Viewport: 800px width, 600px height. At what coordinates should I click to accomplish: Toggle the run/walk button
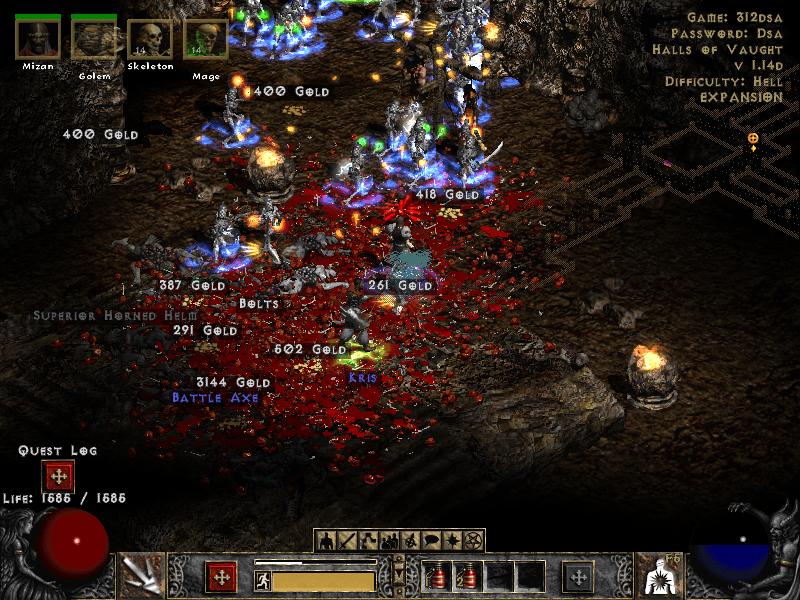(262, 579)
